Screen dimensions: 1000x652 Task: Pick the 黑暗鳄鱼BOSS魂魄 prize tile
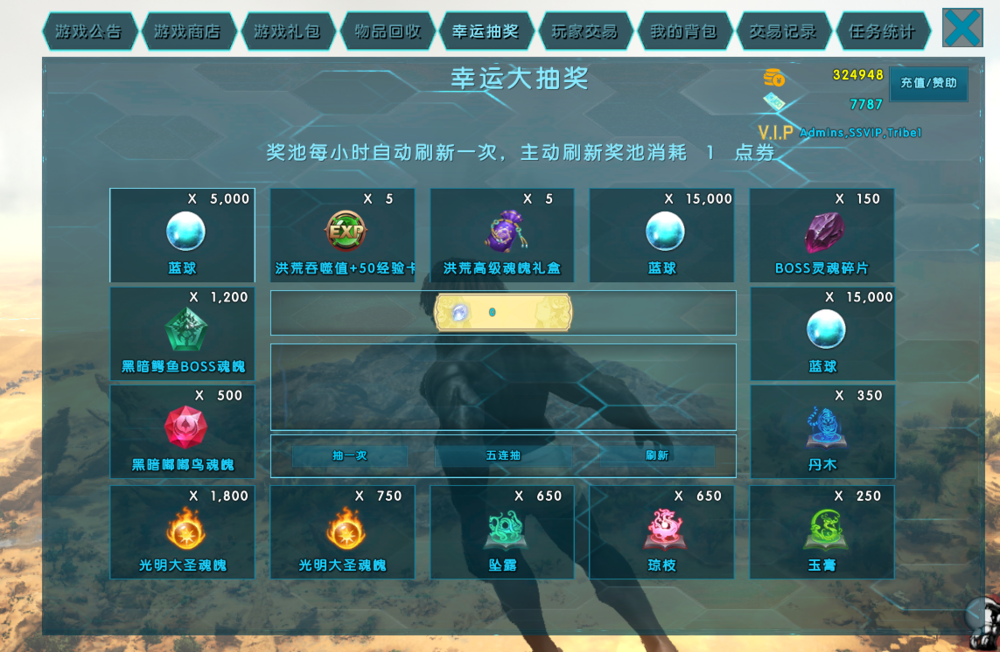pos(182,333)
